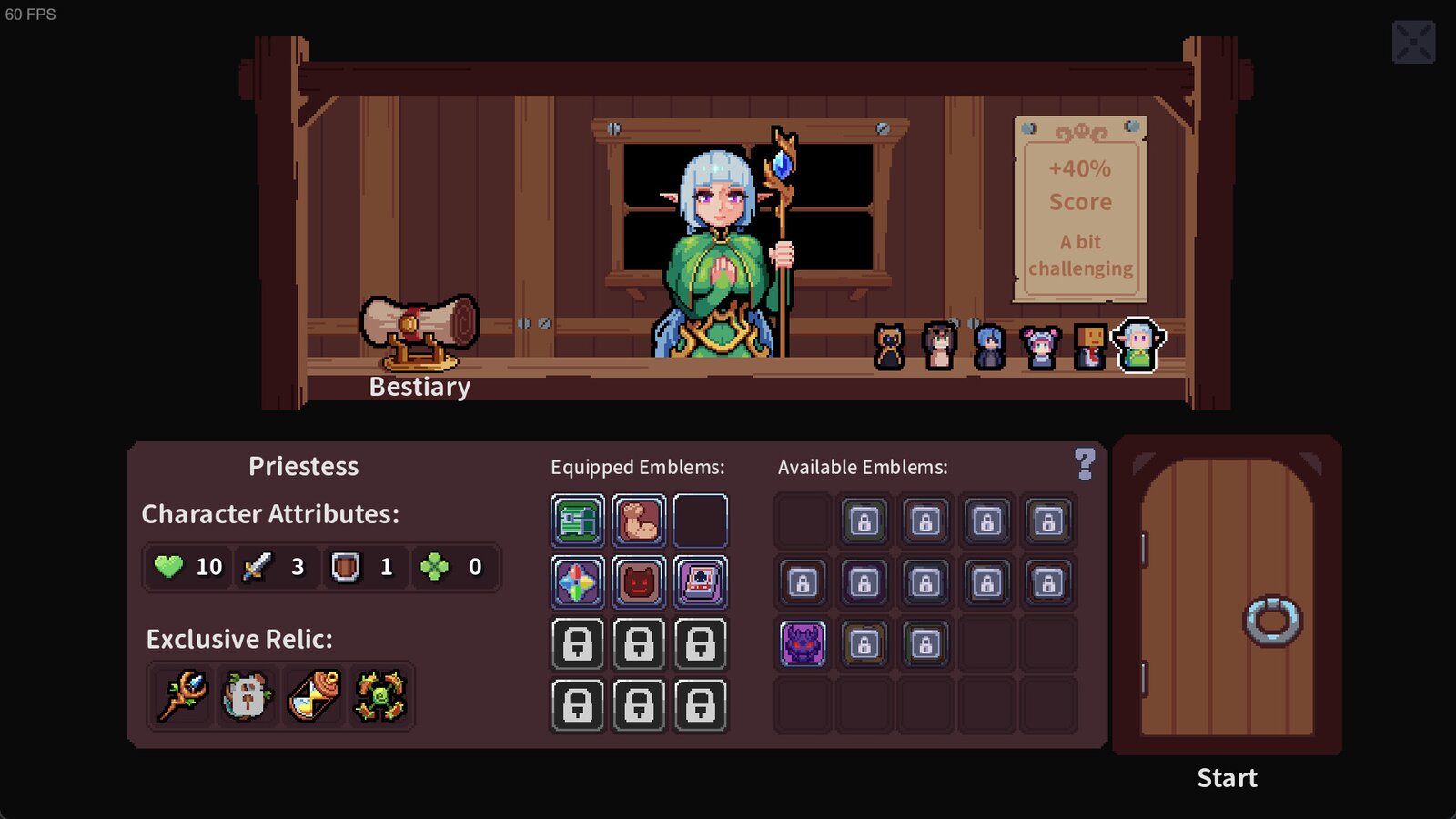Open the Bestiary scroll
Viewport: 1456px width, 819px height.
tap(420, 332)
